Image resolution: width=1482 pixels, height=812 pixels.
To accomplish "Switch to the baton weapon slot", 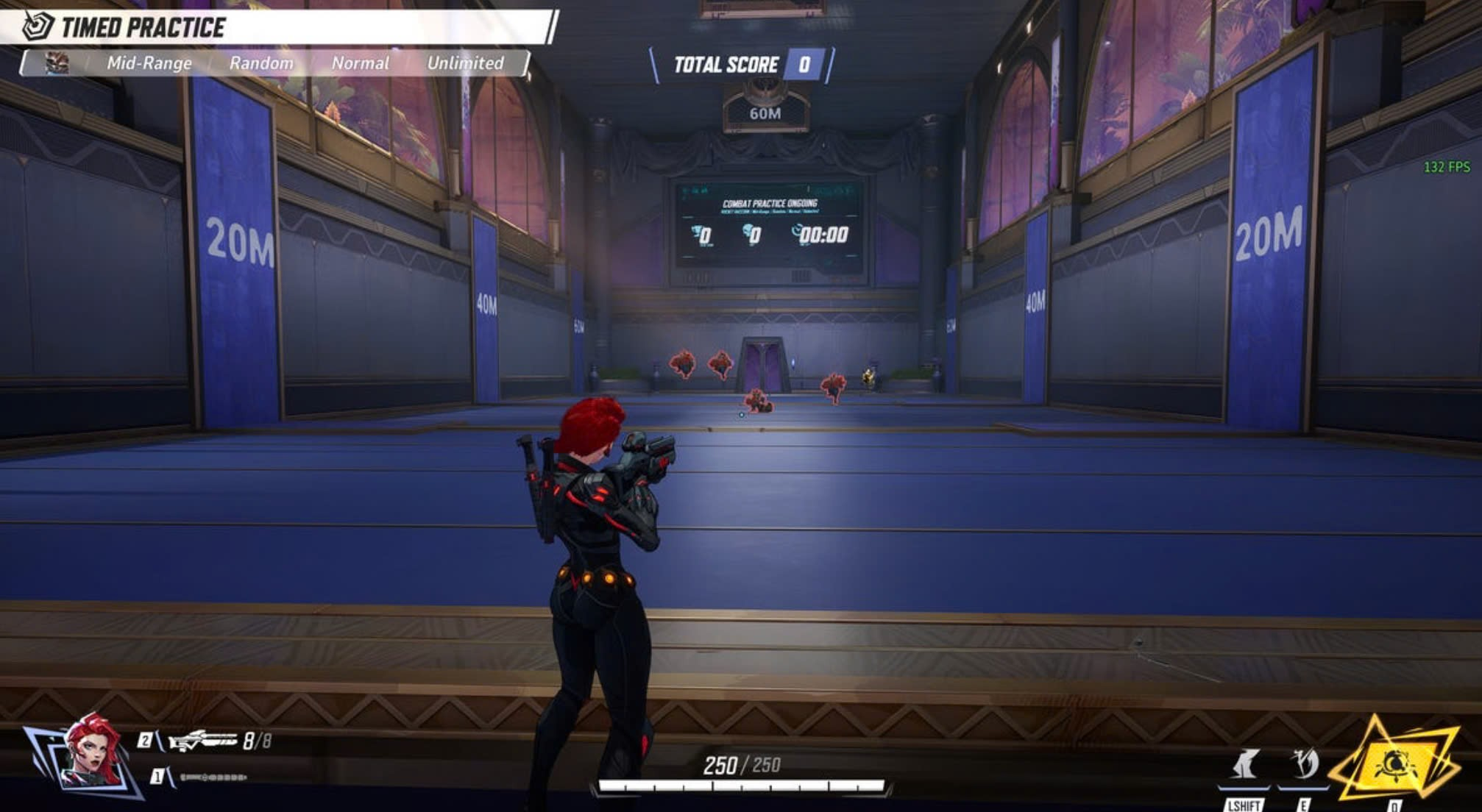I will tap(213, 777).
